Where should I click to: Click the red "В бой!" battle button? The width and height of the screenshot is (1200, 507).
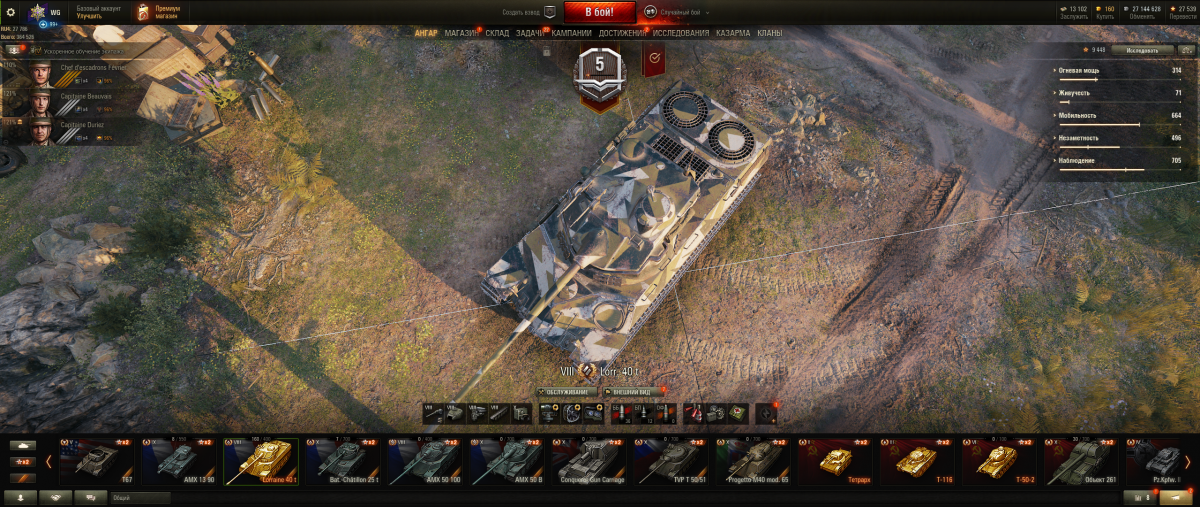point(599,12)
